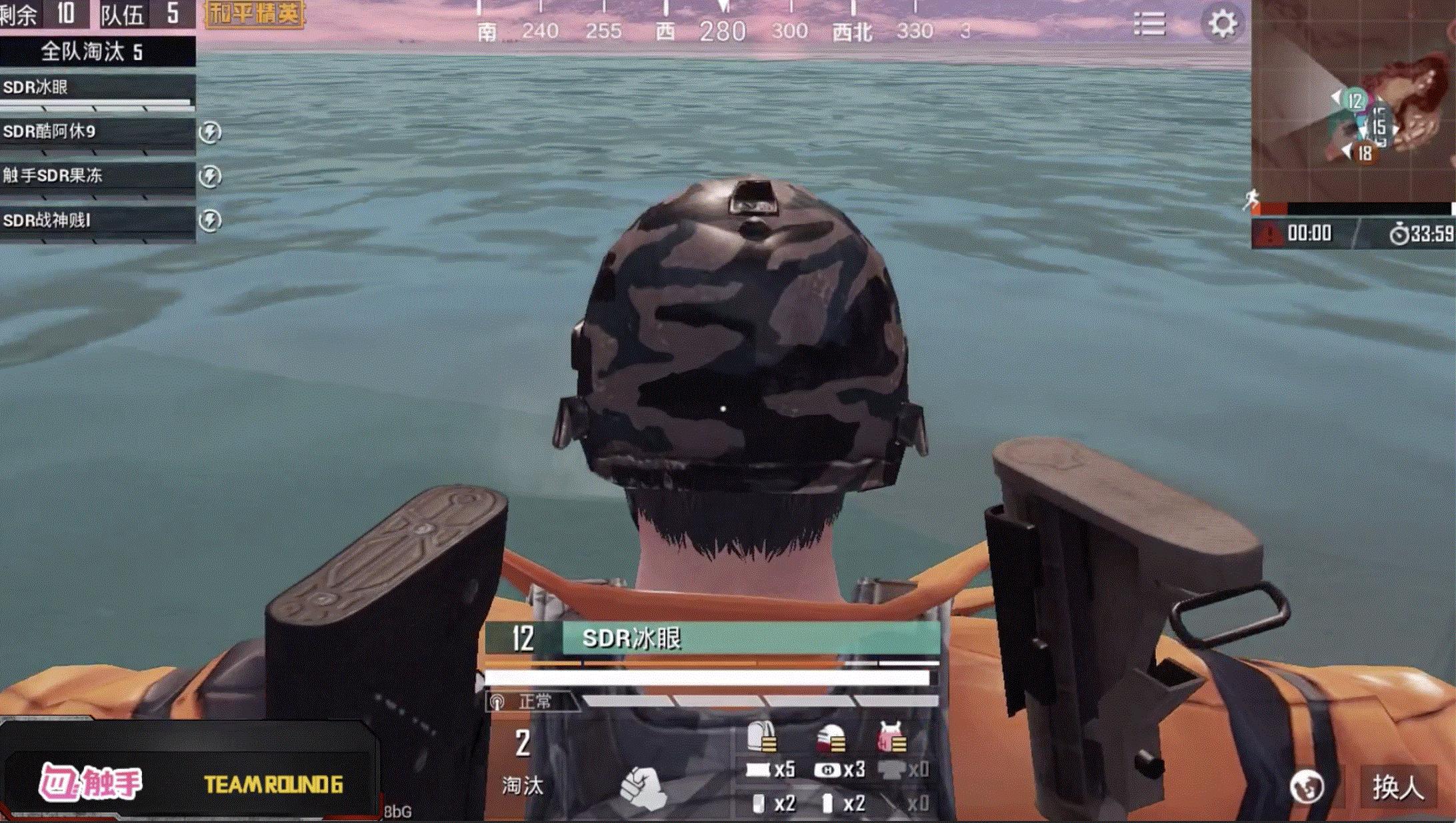Click the minimap
This screenshot has width=1456, height=823.
1353,100
